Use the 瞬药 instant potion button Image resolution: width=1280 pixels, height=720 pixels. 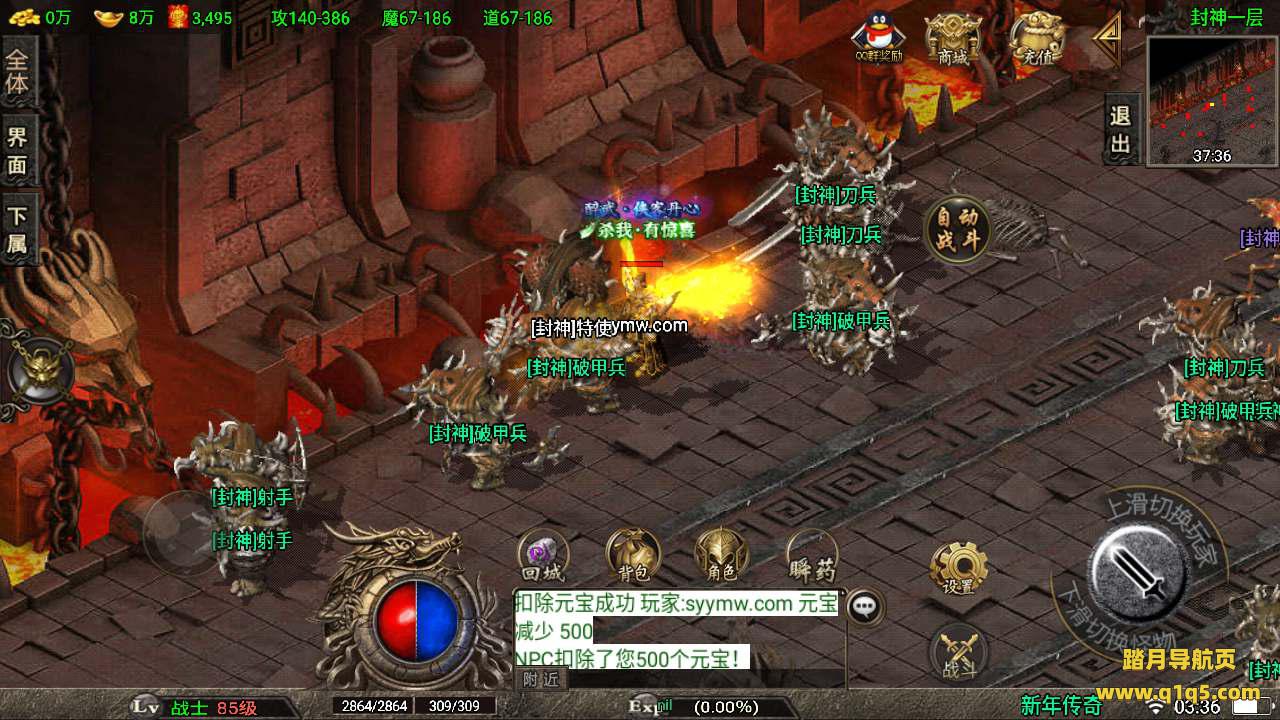pos(811,556)
